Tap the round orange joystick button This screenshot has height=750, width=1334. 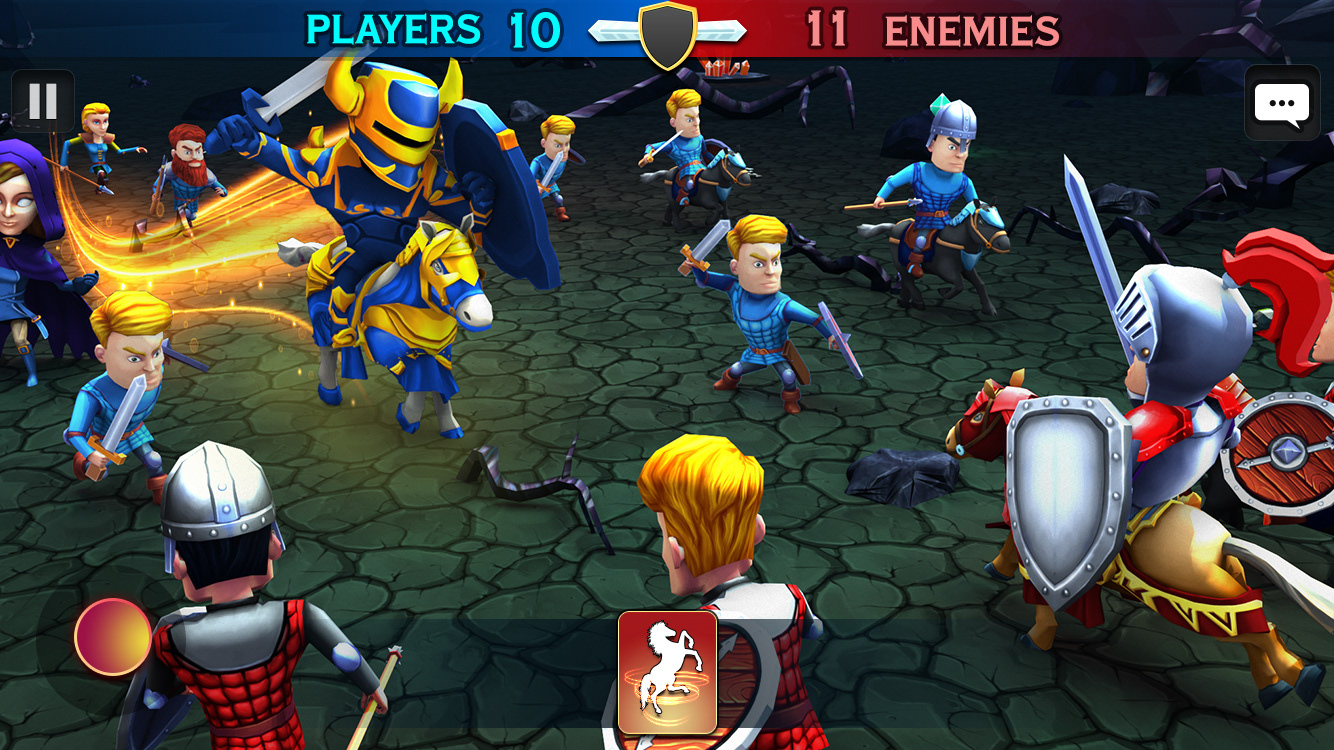point(113,636)
